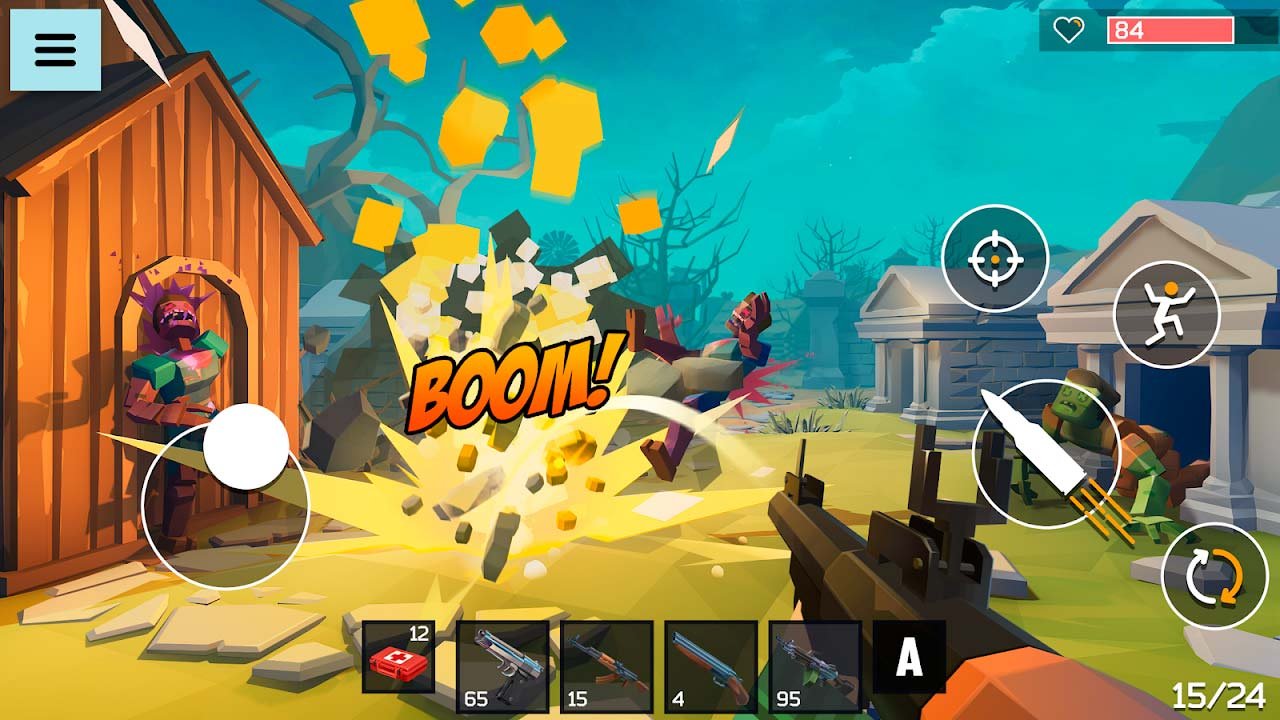1280x720 pixels.
Task: Reload with the circular arrows button
Action: pos(1214,577)
